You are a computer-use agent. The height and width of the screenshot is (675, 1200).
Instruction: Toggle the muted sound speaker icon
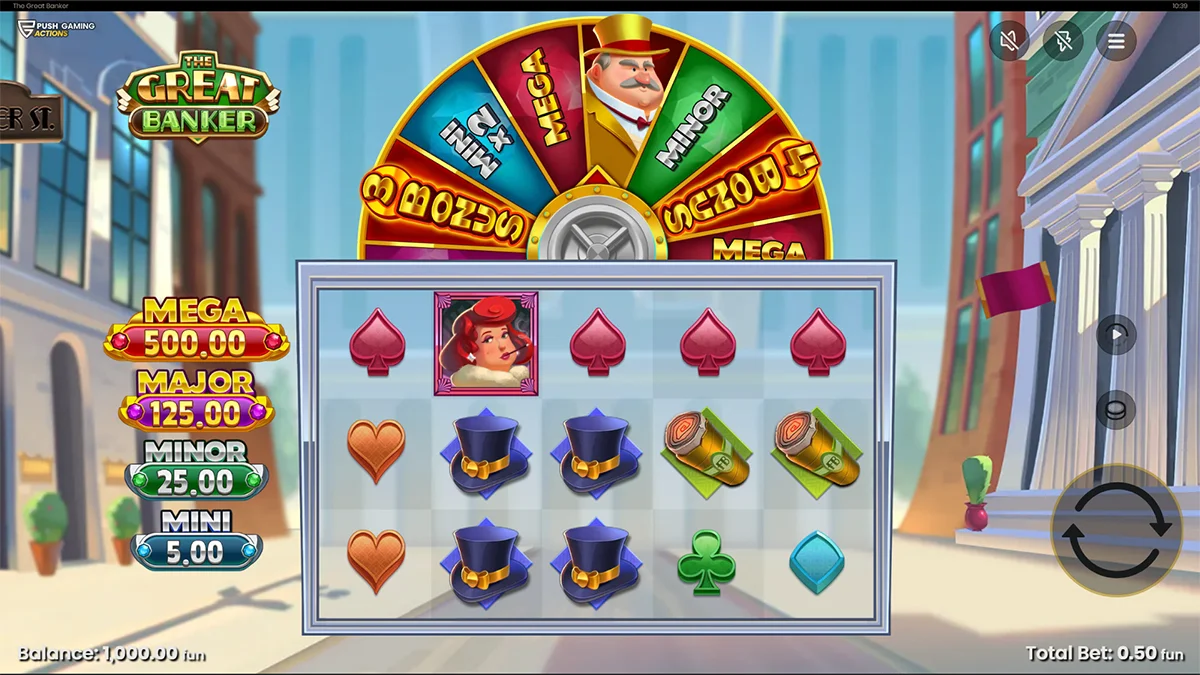[1009, 41]
